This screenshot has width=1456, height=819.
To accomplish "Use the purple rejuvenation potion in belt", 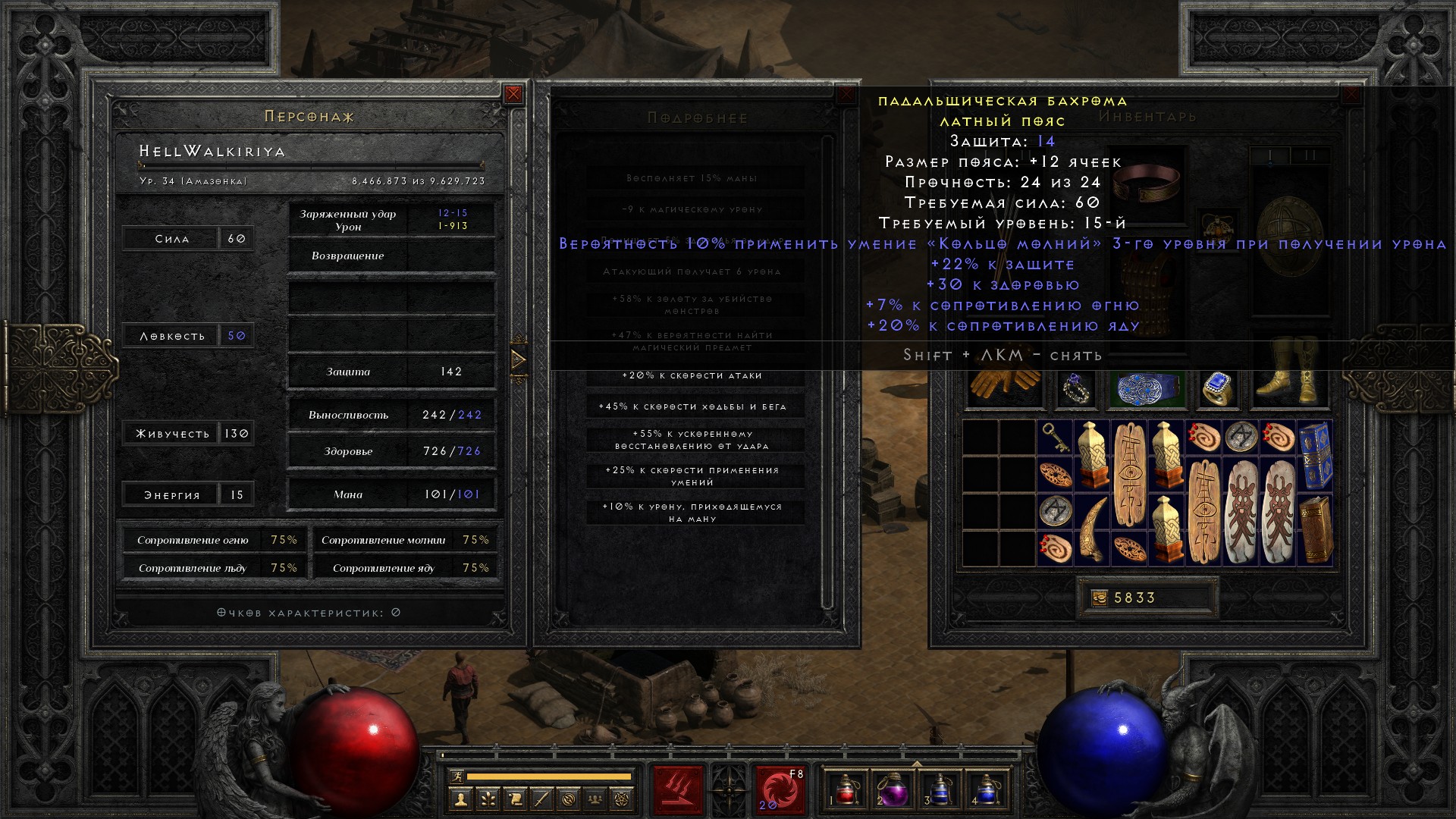I will (892, 790).
